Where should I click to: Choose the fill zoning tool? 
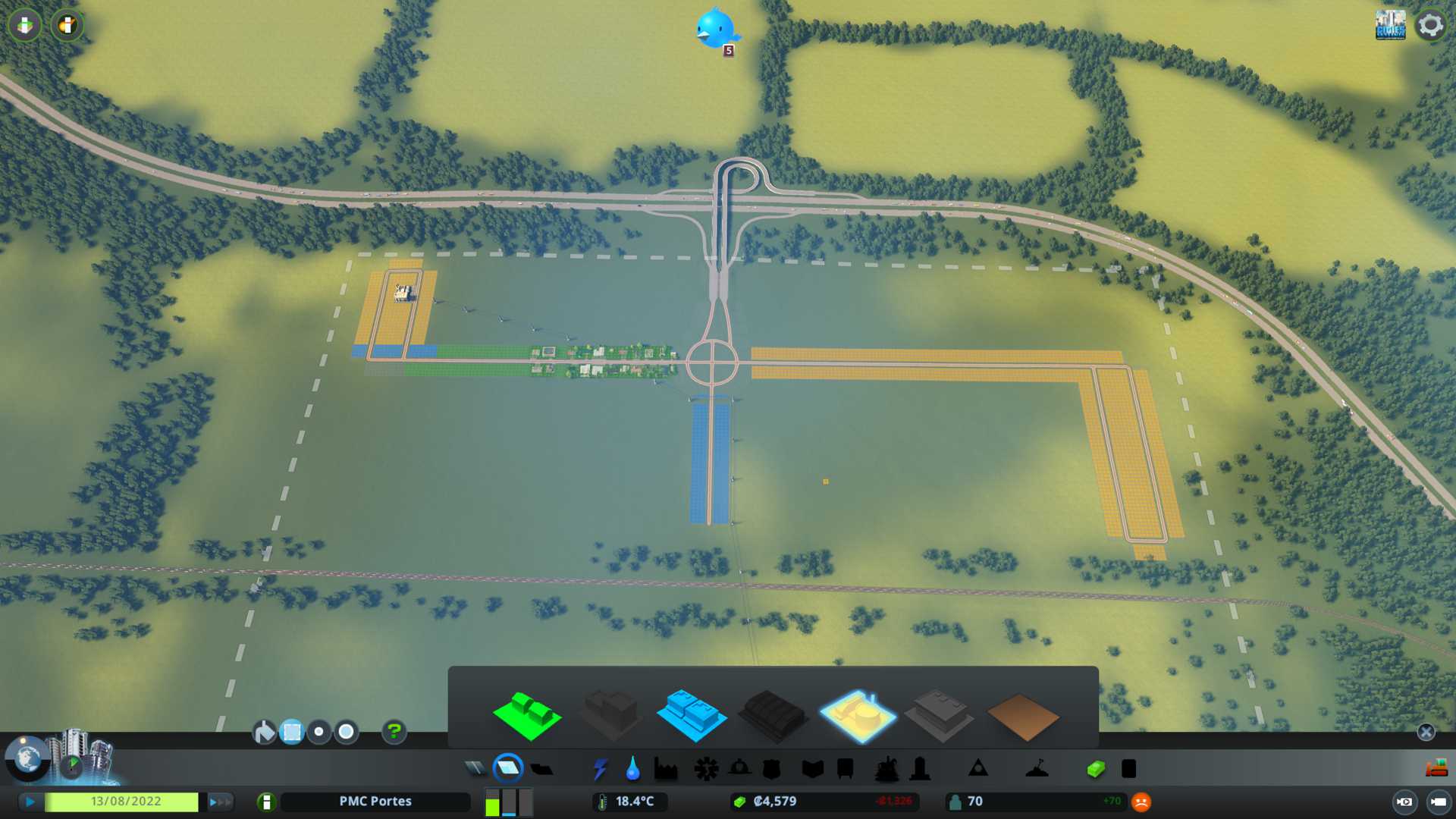264,732
